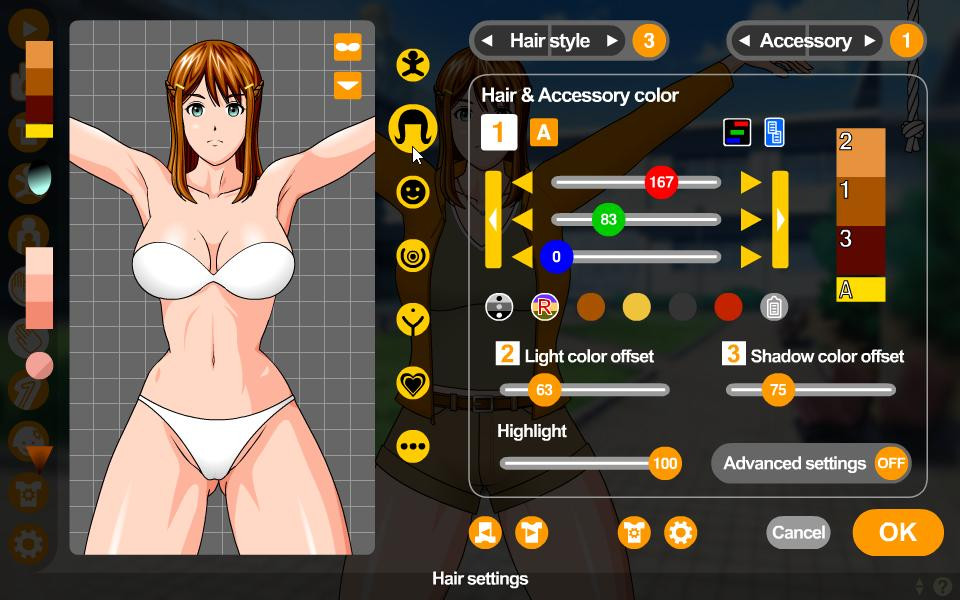The image size is (960, 600).
Task: Choose next Accessory with right arrow
Action: pyautogui.click(x=870, y=41)
